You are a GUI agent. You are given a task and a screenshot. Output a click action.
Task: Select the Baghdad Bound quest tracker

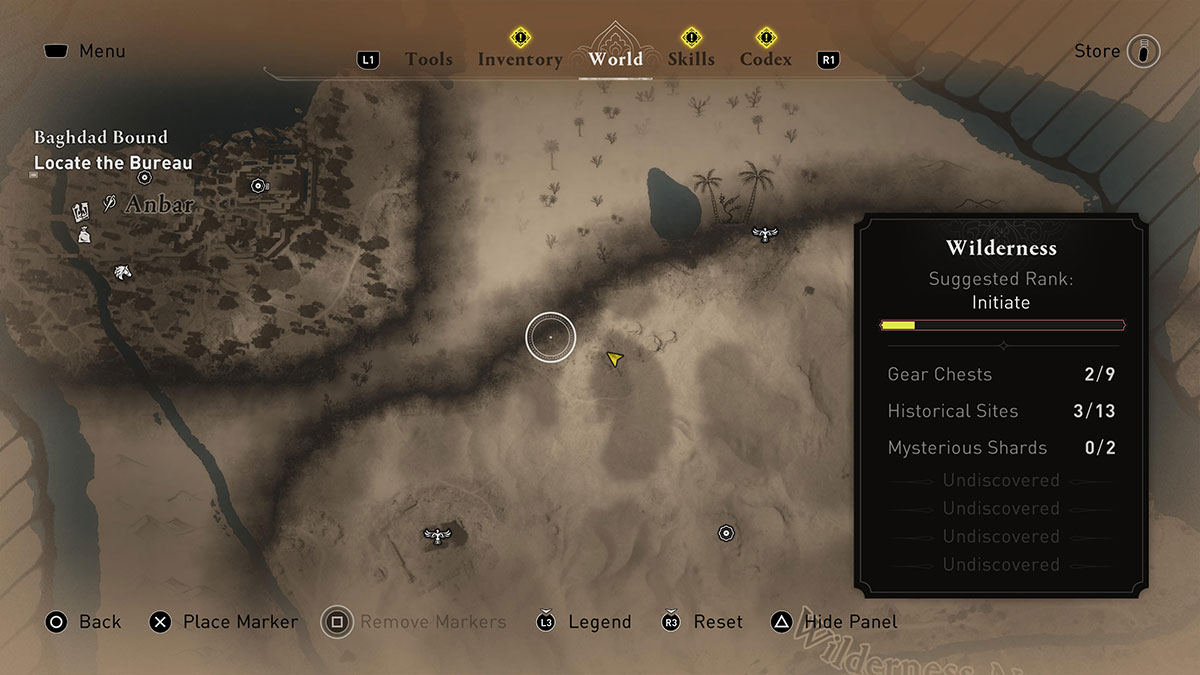pos(100,137)
